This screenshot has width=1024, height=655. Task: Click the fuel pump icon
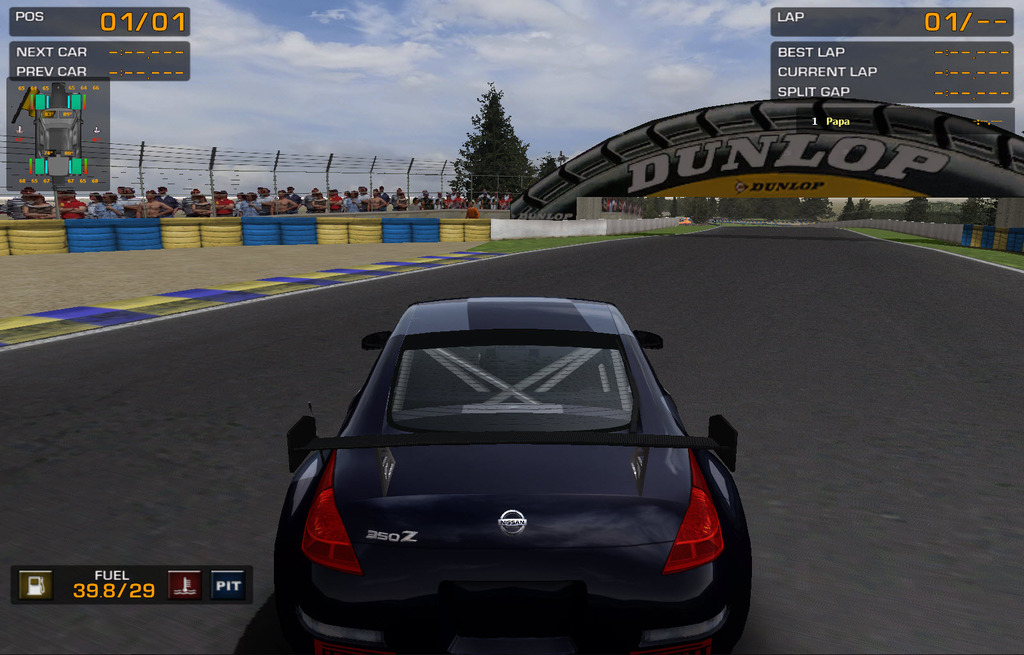36,585
